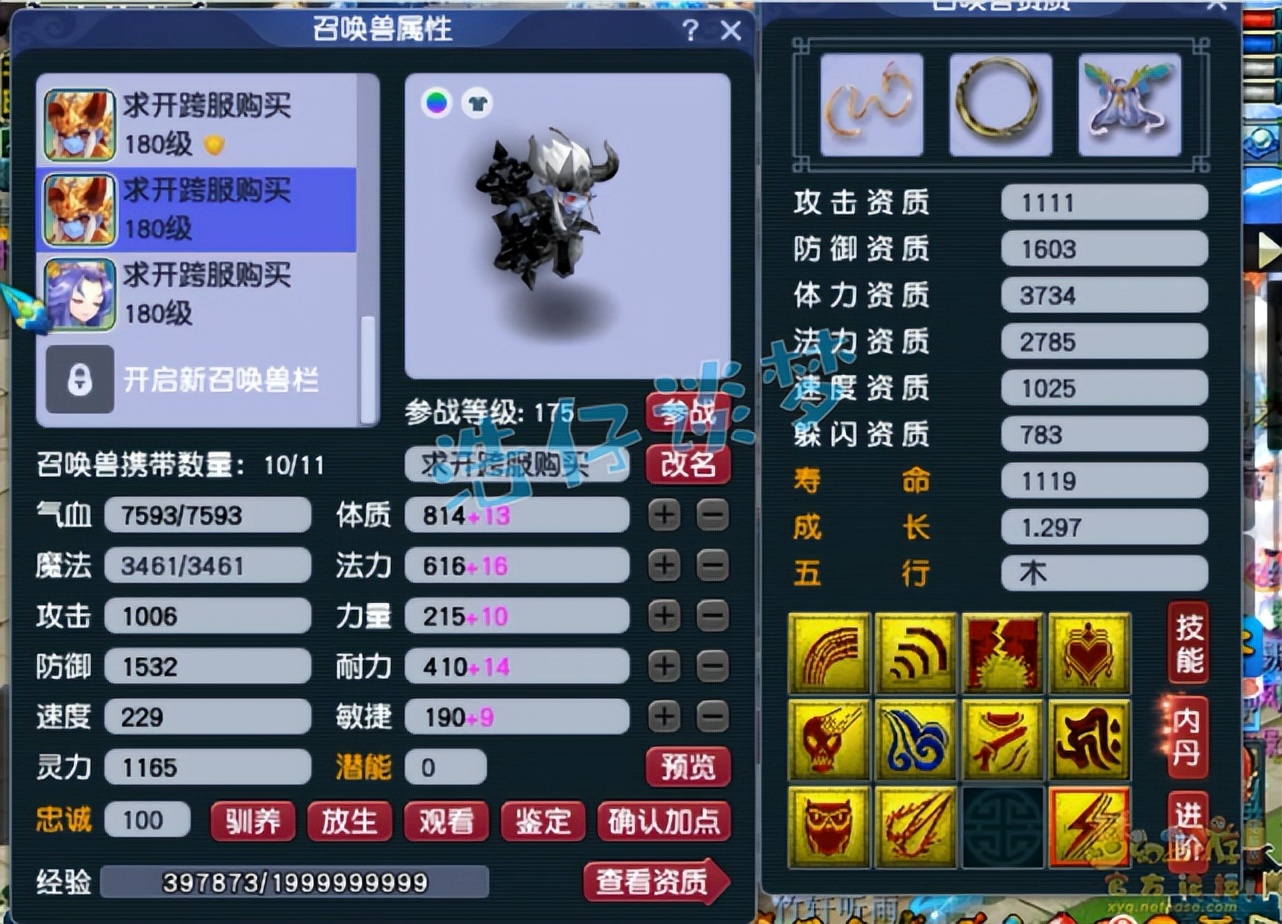1282x924 pixels.
Task: Click the owl night-combat skill icon
Action: pos(829,825)
